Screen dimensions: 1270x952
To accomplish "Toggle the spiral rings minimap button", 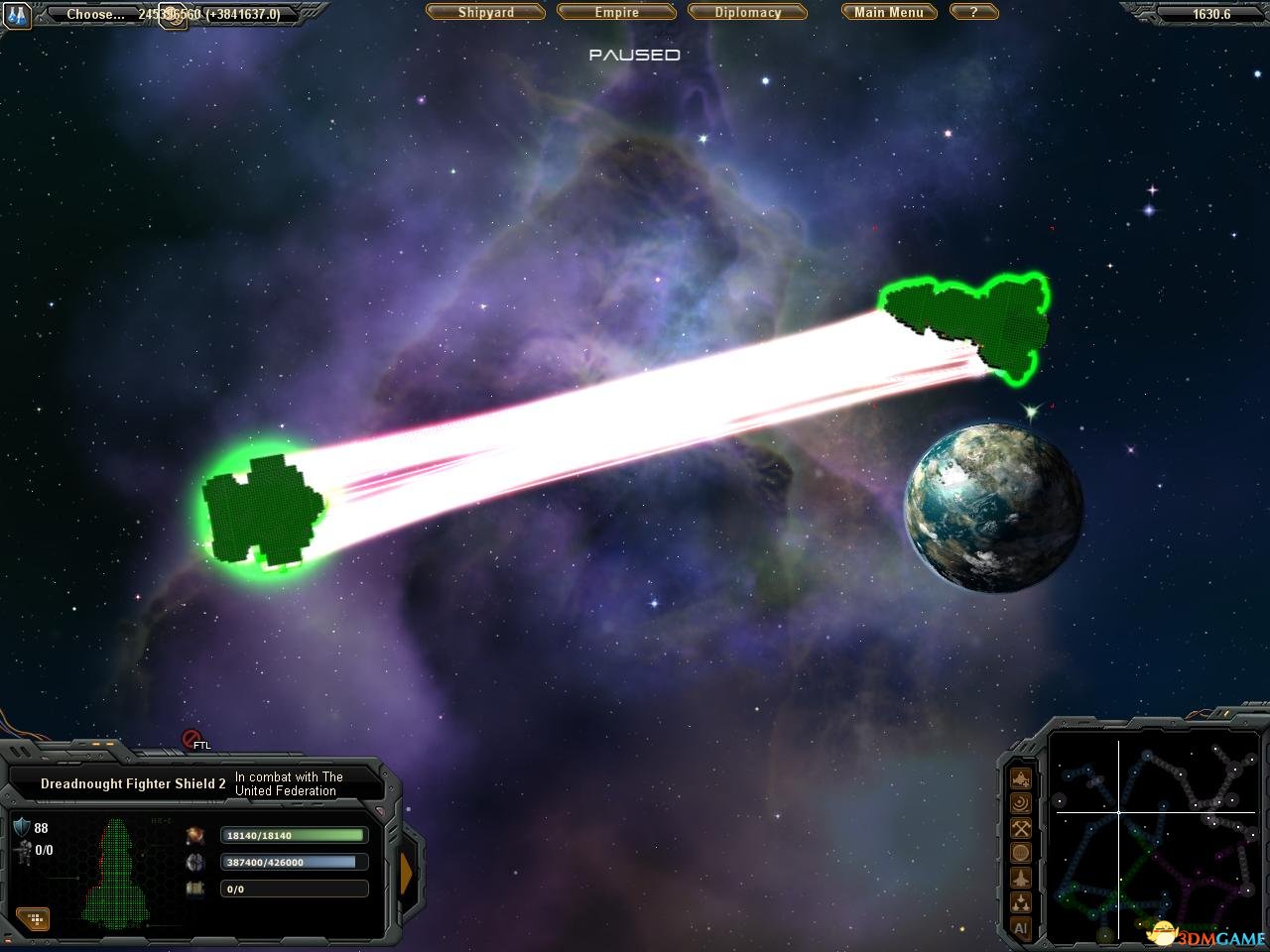I will [x=1020, y=803].
